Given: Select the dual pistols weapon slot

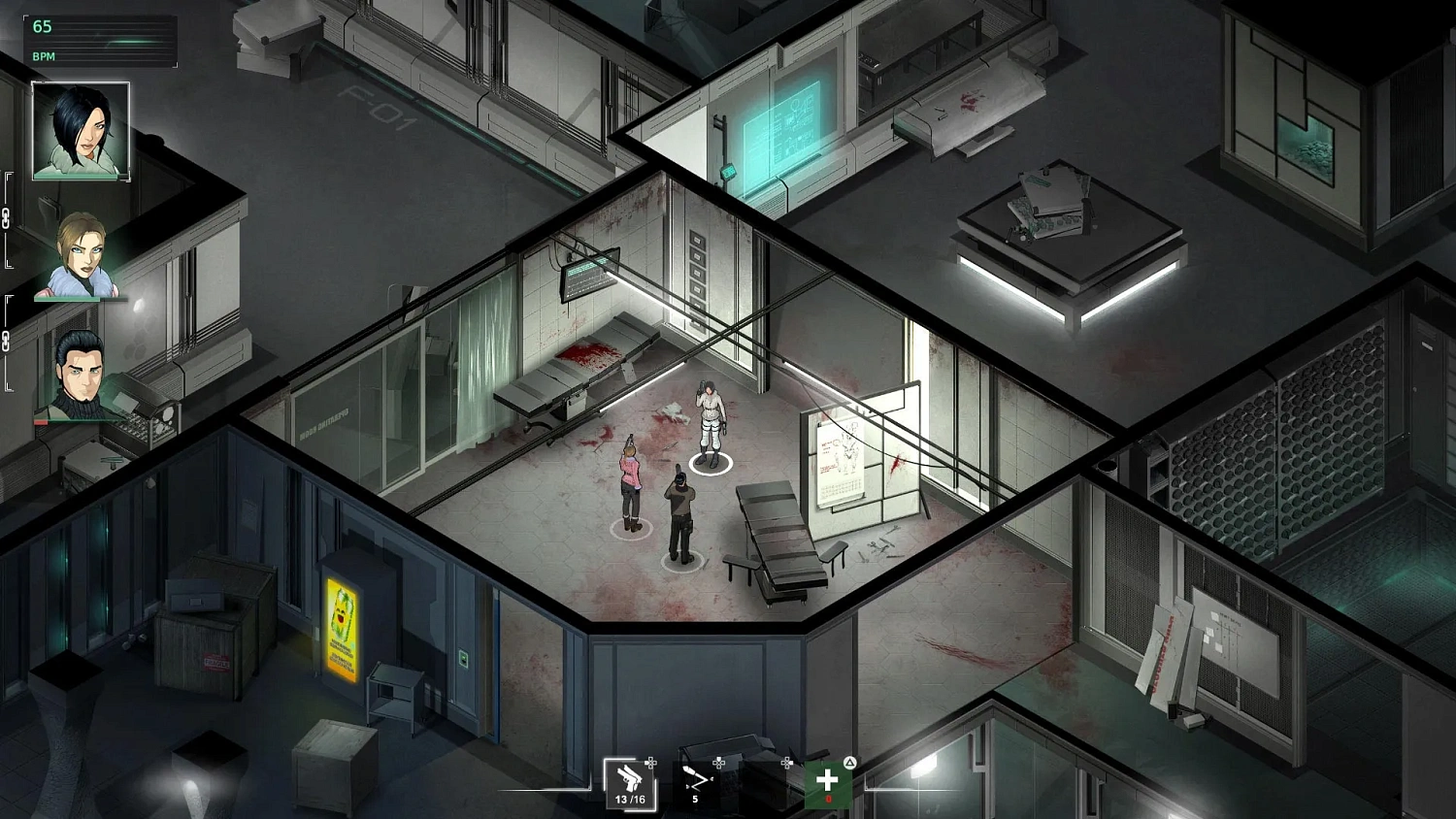Looking at the screenshot, I should coord(629,780).
